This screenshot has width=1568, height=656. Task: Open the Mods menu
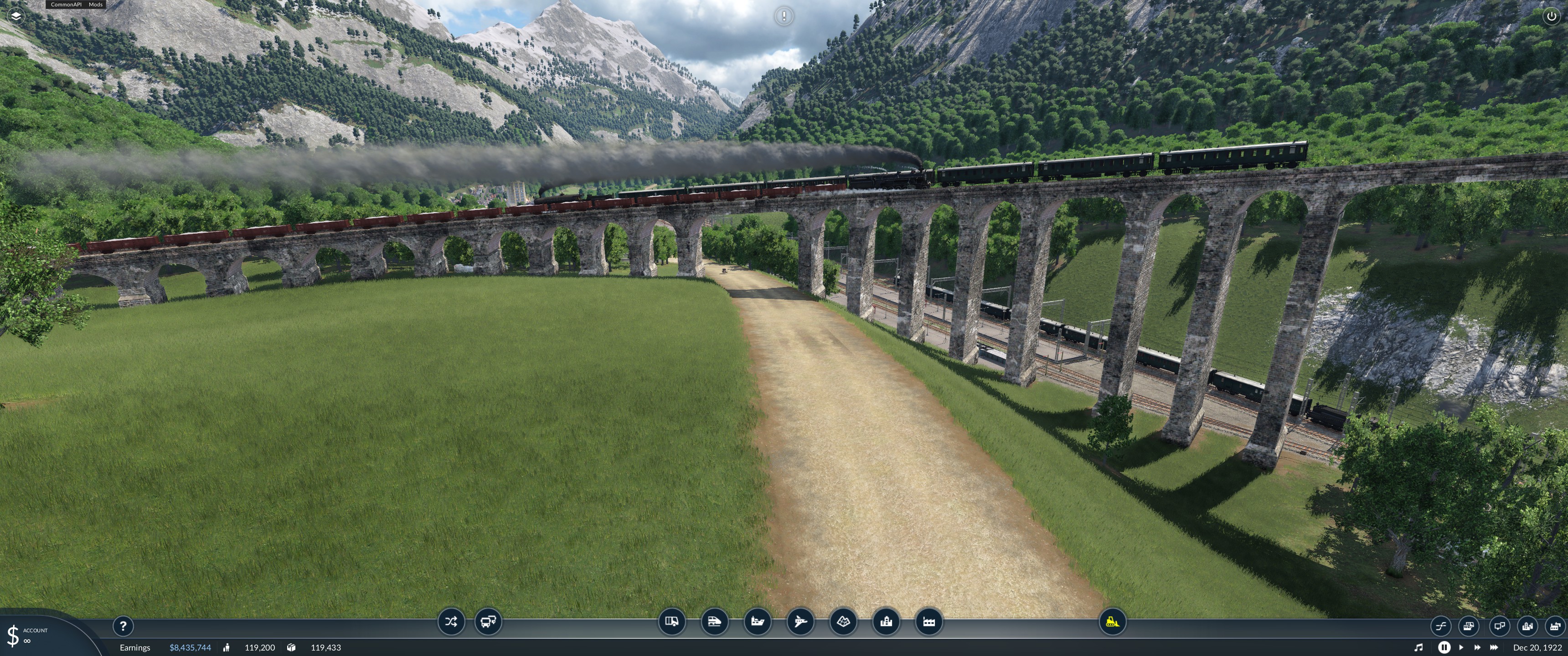pos(96,4)
